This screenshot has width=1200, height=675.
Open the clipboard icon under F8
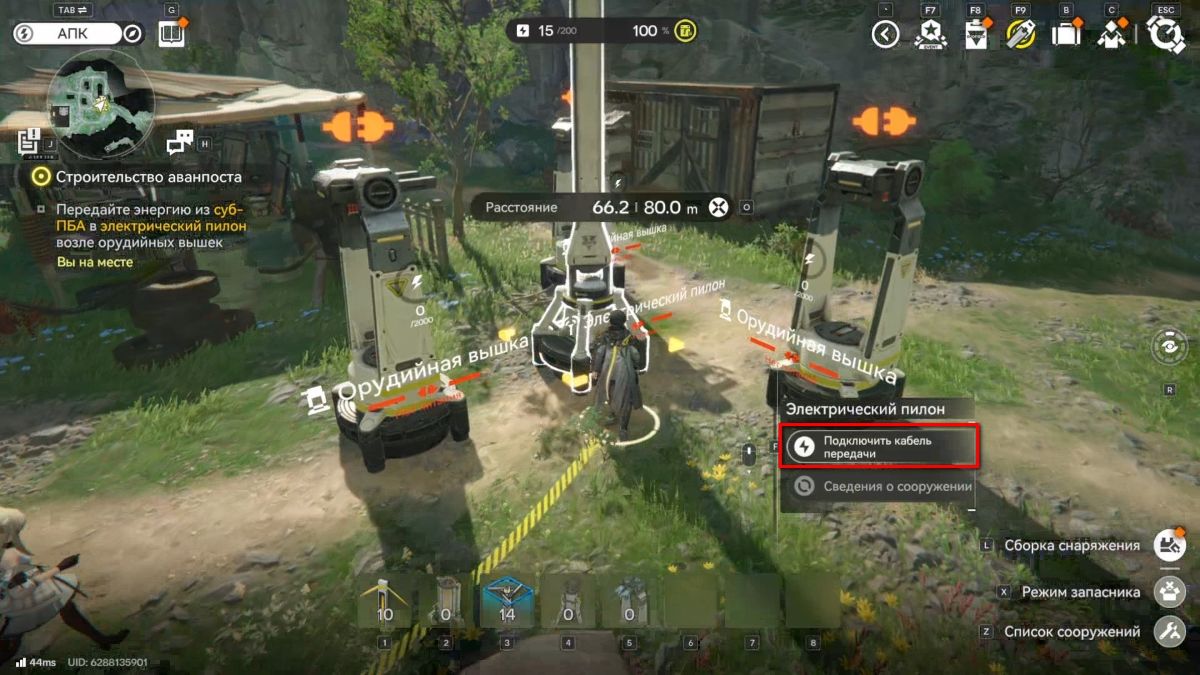pyautogui.click(x=975, y=35)
